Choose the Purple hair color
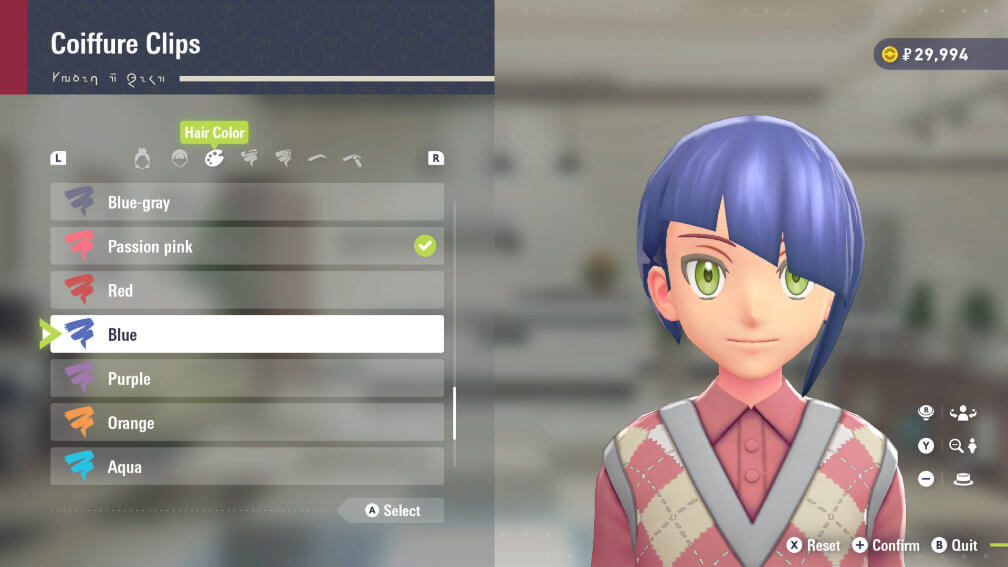1008x567 pixels. point(247,378)
